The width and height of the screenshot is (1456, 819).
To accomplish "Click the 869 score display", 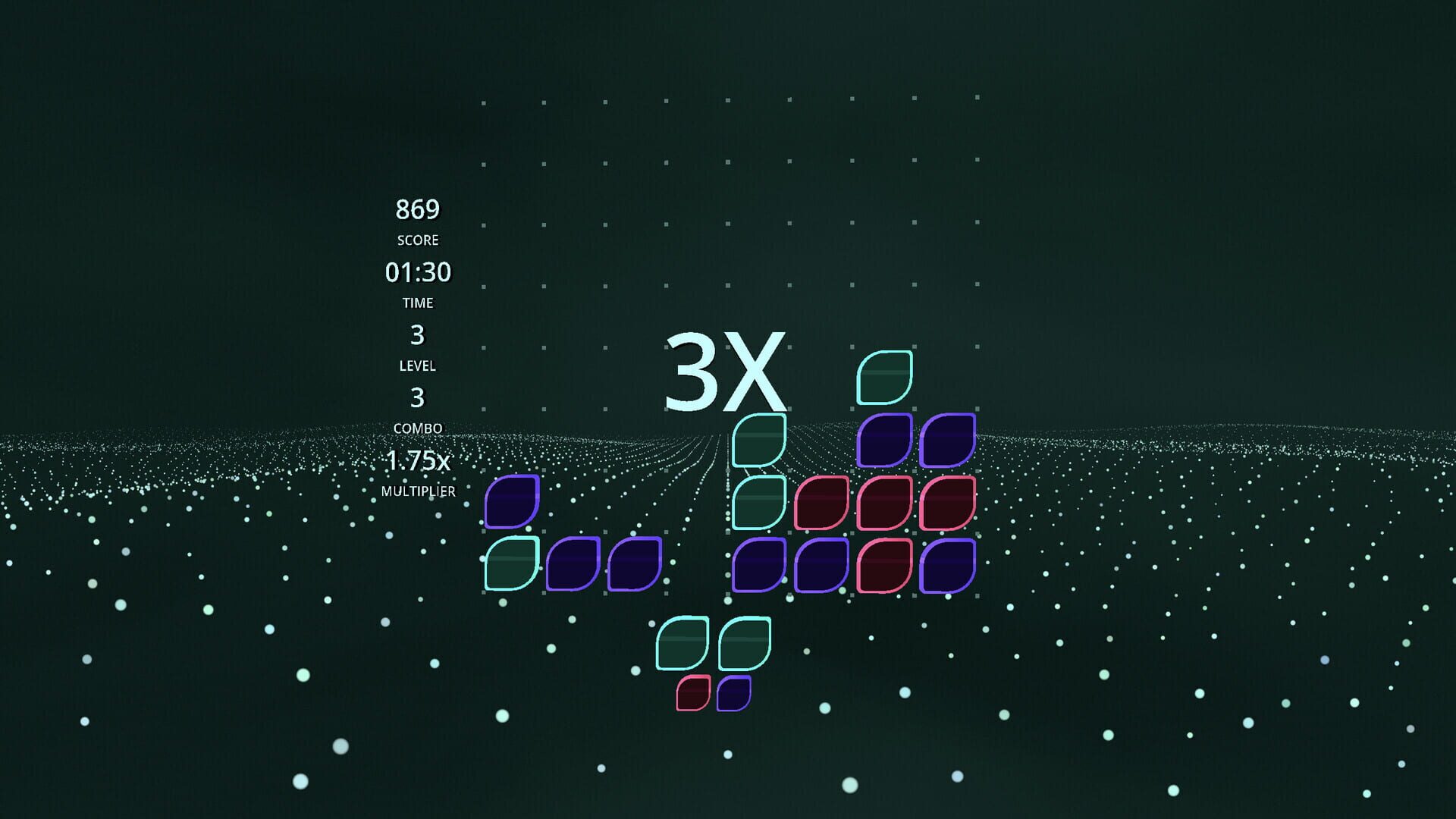I will click(419, 209).
